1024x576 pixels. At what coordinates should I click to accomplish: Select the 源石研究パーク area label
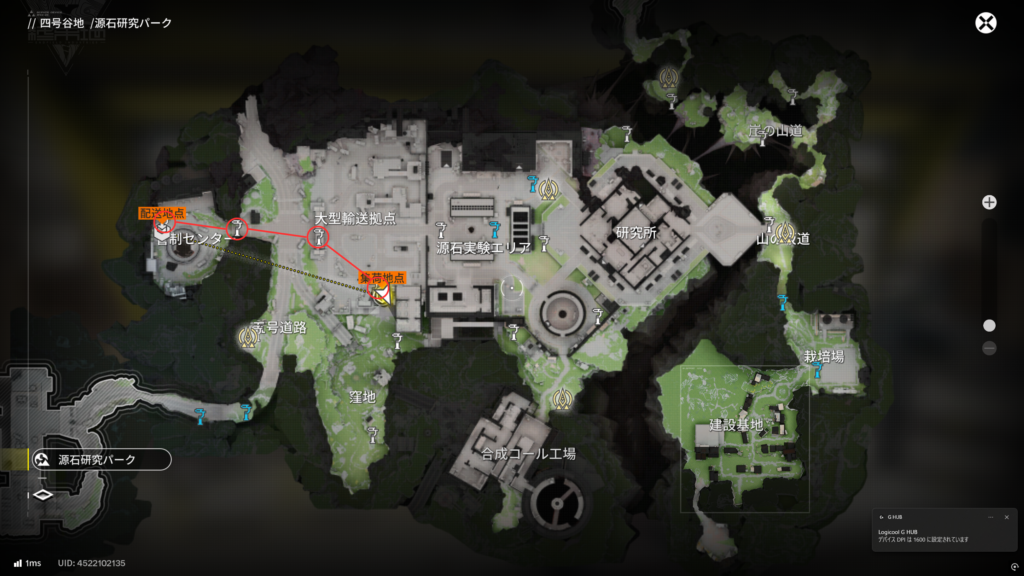coord(98,460)
